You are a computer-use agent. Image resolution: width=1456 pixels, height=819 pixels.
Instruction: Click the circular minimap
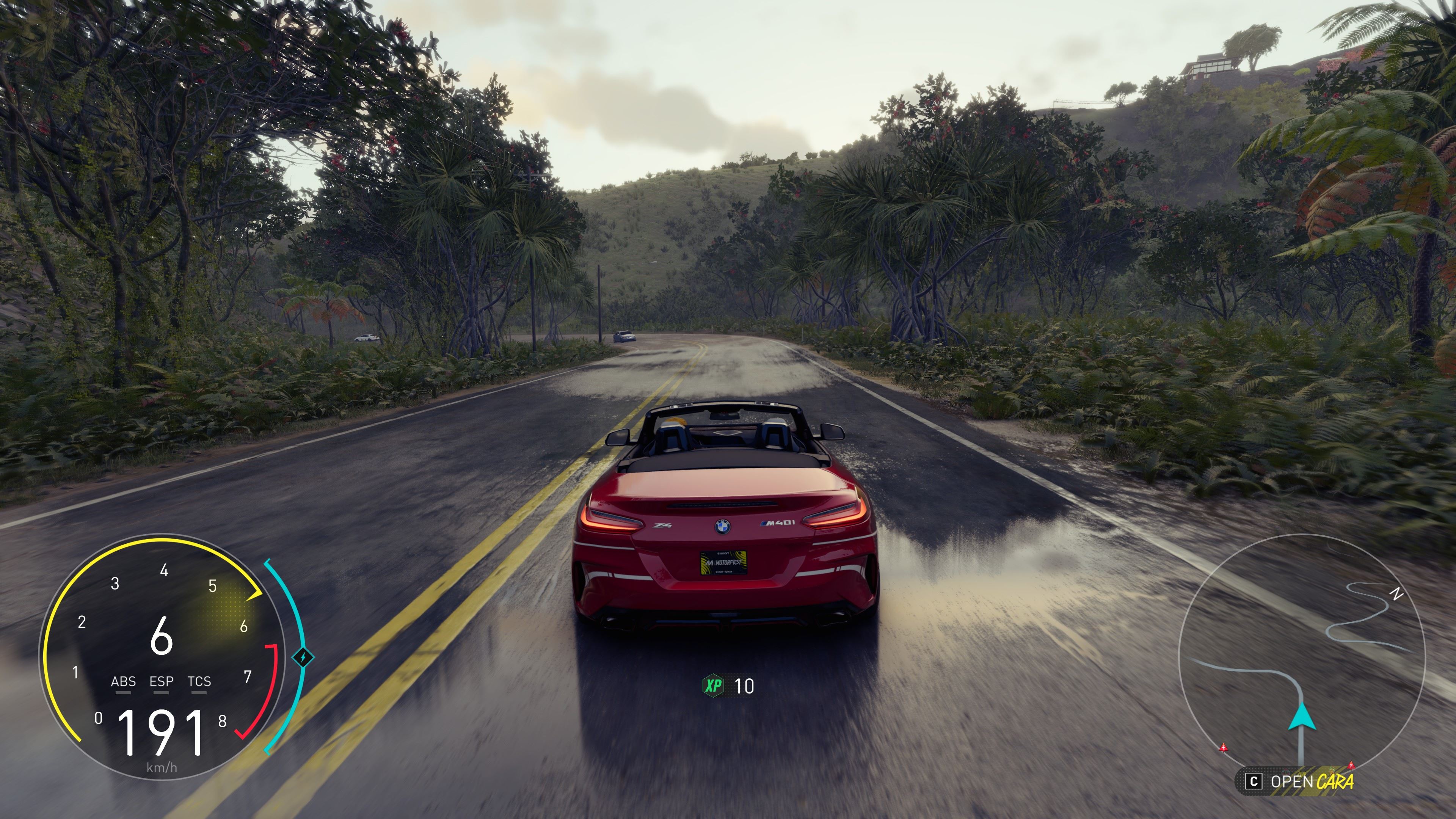(1301, 656)
